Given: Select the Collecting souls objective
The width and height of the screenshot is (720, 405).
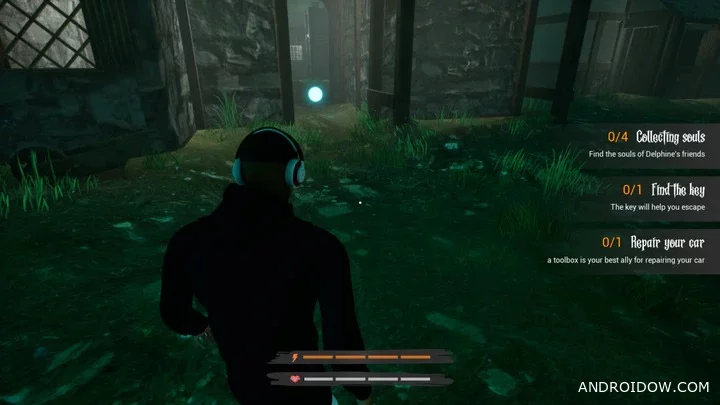Looking at the screenshot, I should pos(671,137).
